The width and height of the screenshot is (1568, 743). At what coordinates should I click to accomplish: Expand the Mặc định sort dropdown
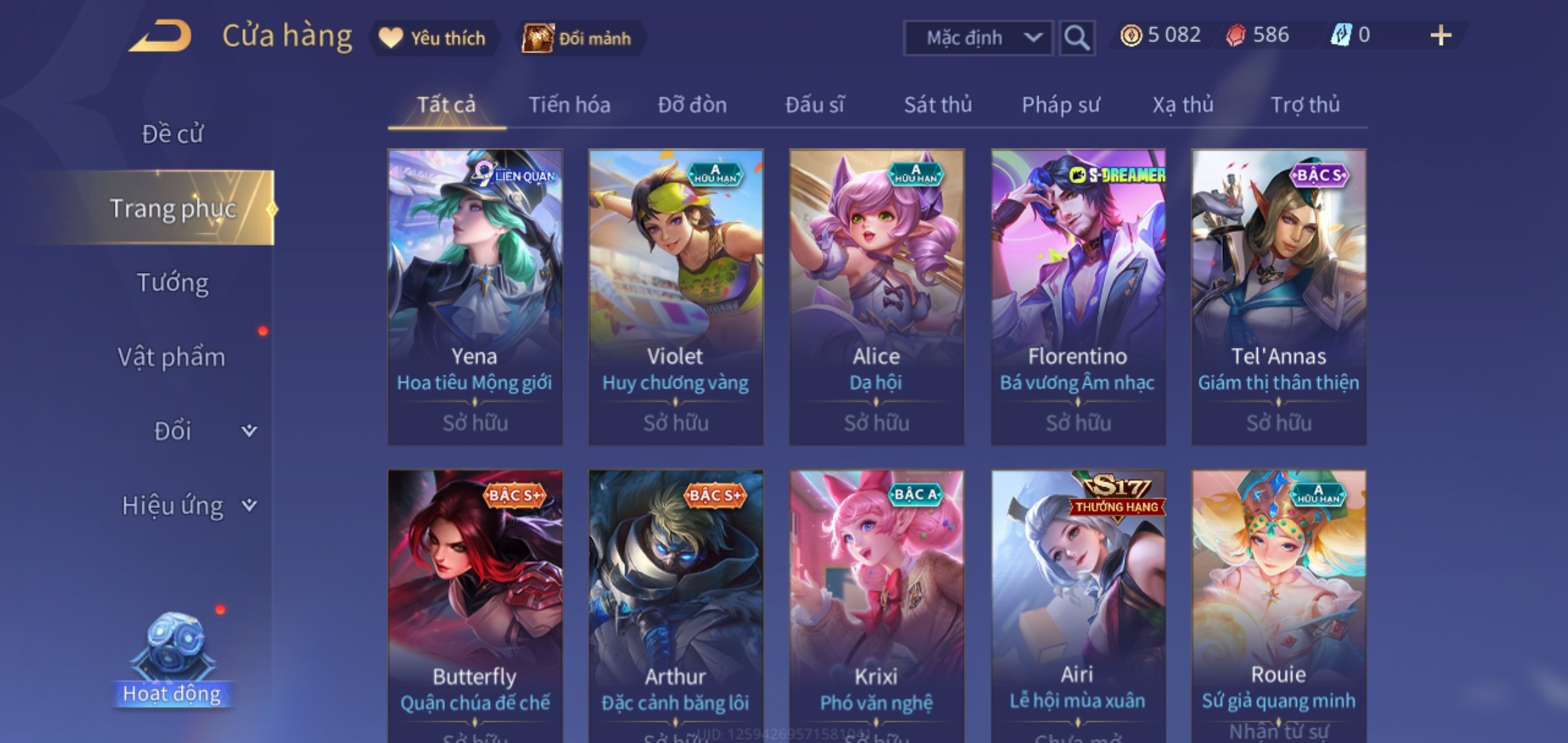977,38
